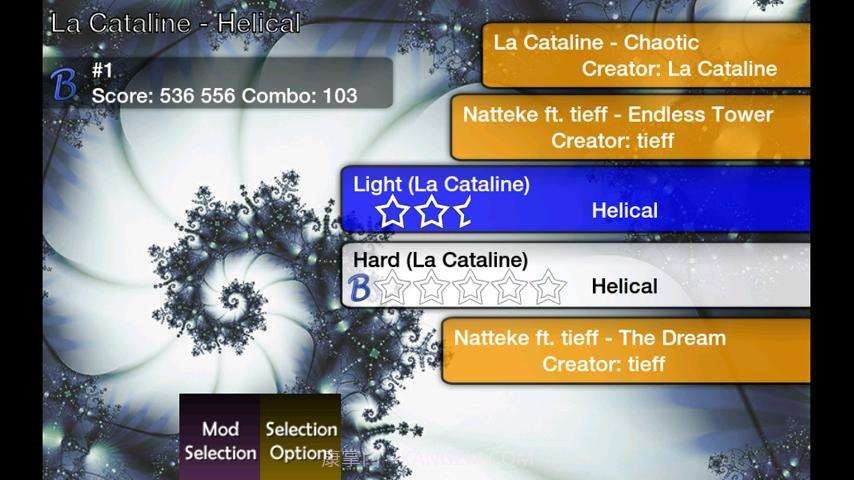Open the Mod Selection menu

point(220,440)
